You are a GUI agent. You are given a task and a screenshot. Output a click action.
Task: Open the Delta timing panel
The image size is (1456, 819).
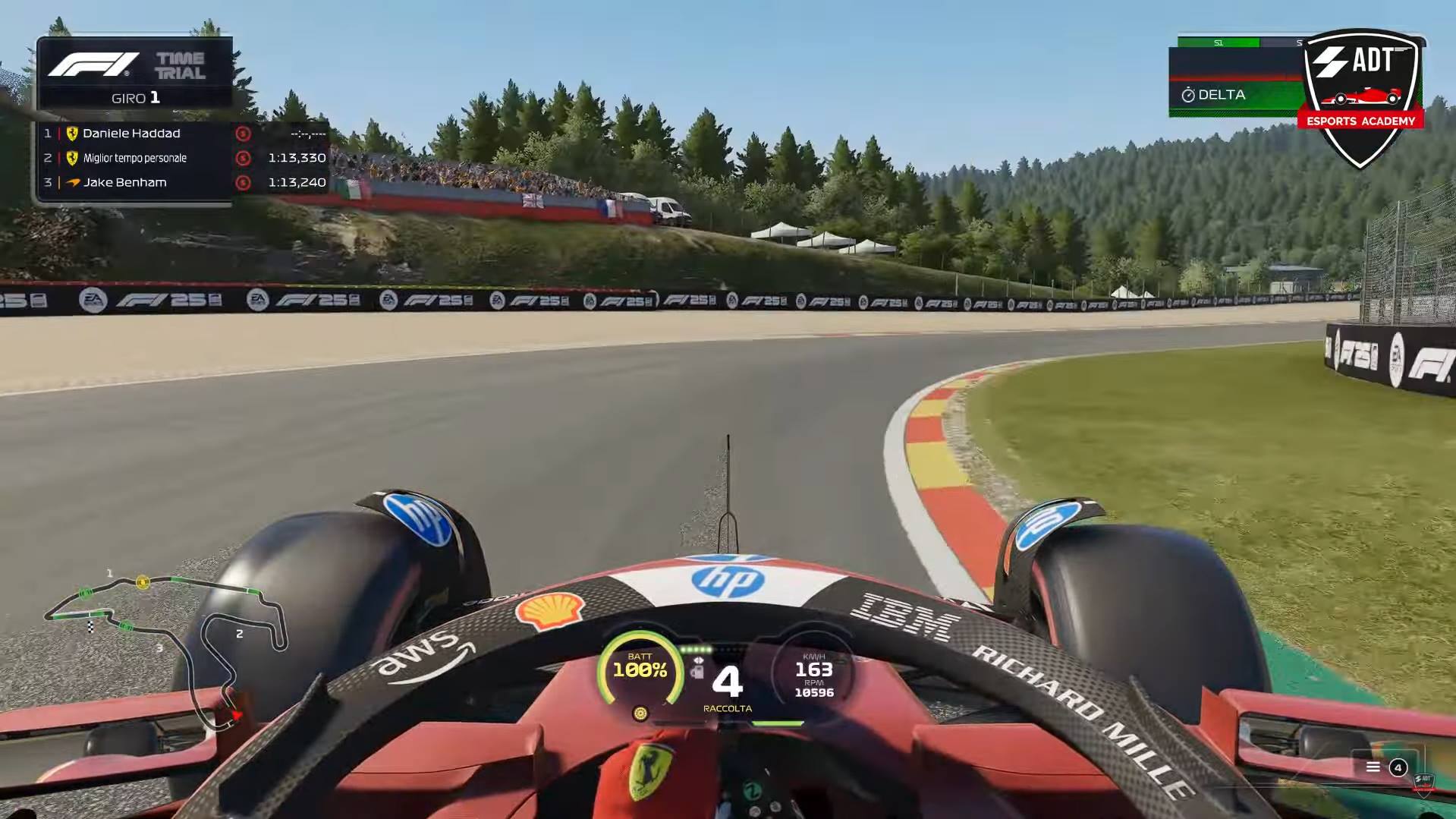pyautogui.click(x=1235, y=95)
